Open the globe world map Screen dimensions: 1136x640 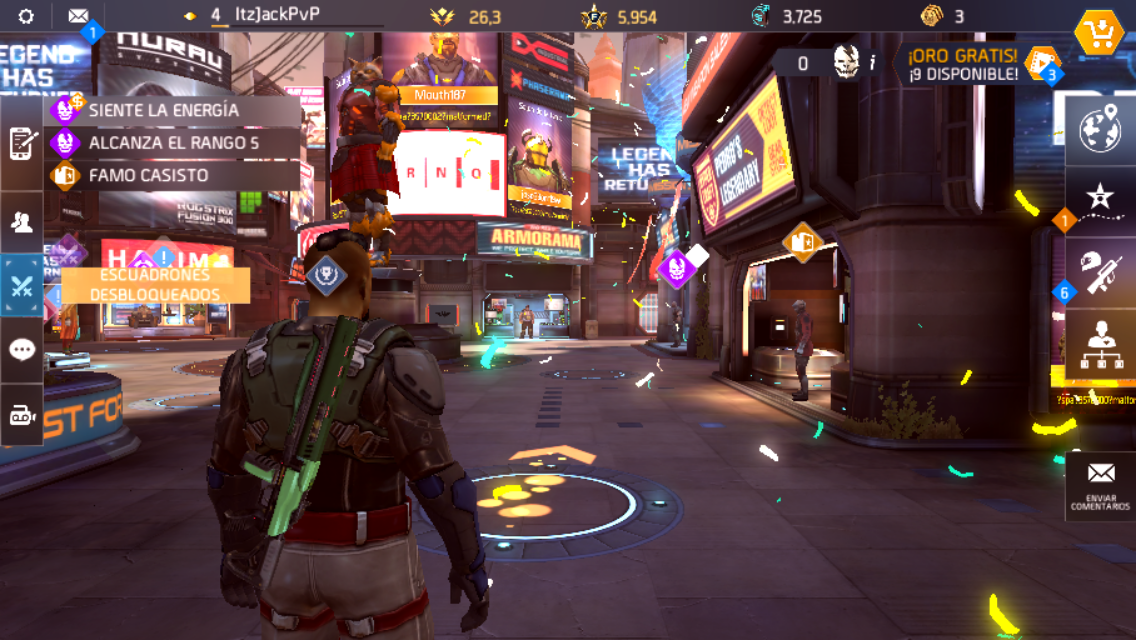coord(1100,132)
